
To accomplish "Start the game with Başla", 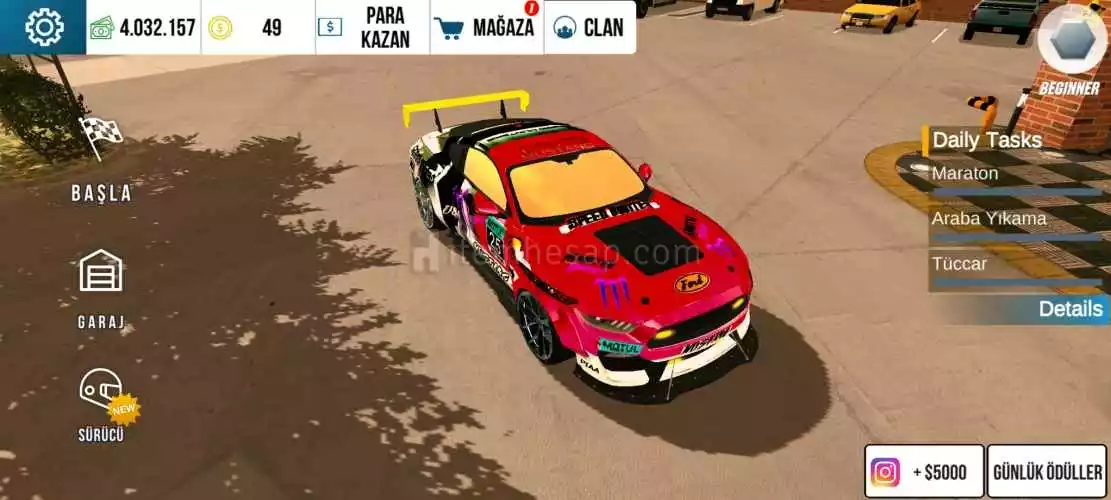I will 101,160.
